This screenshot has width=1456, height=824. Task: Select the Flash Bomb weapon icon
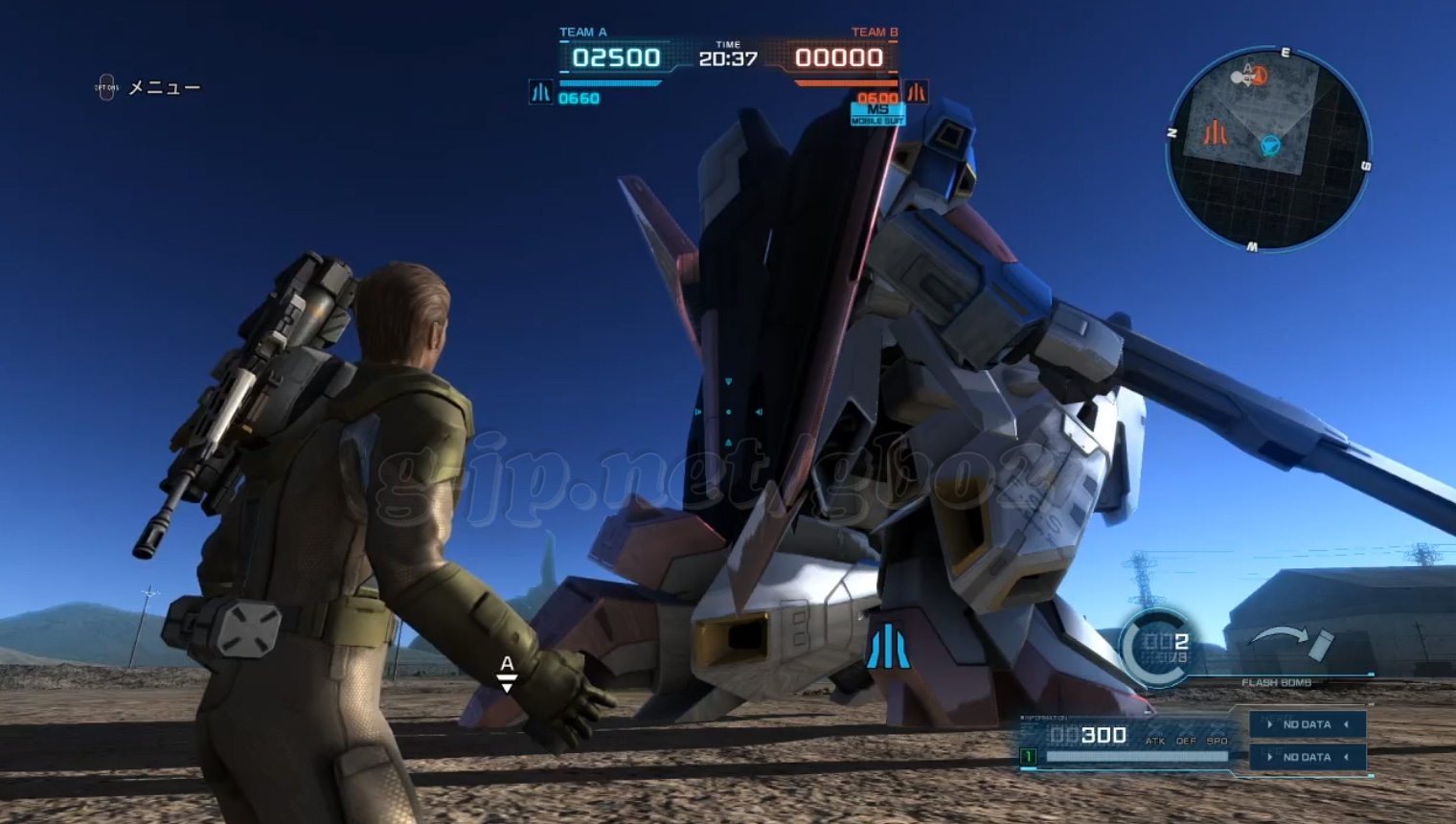coord(1293,645)
